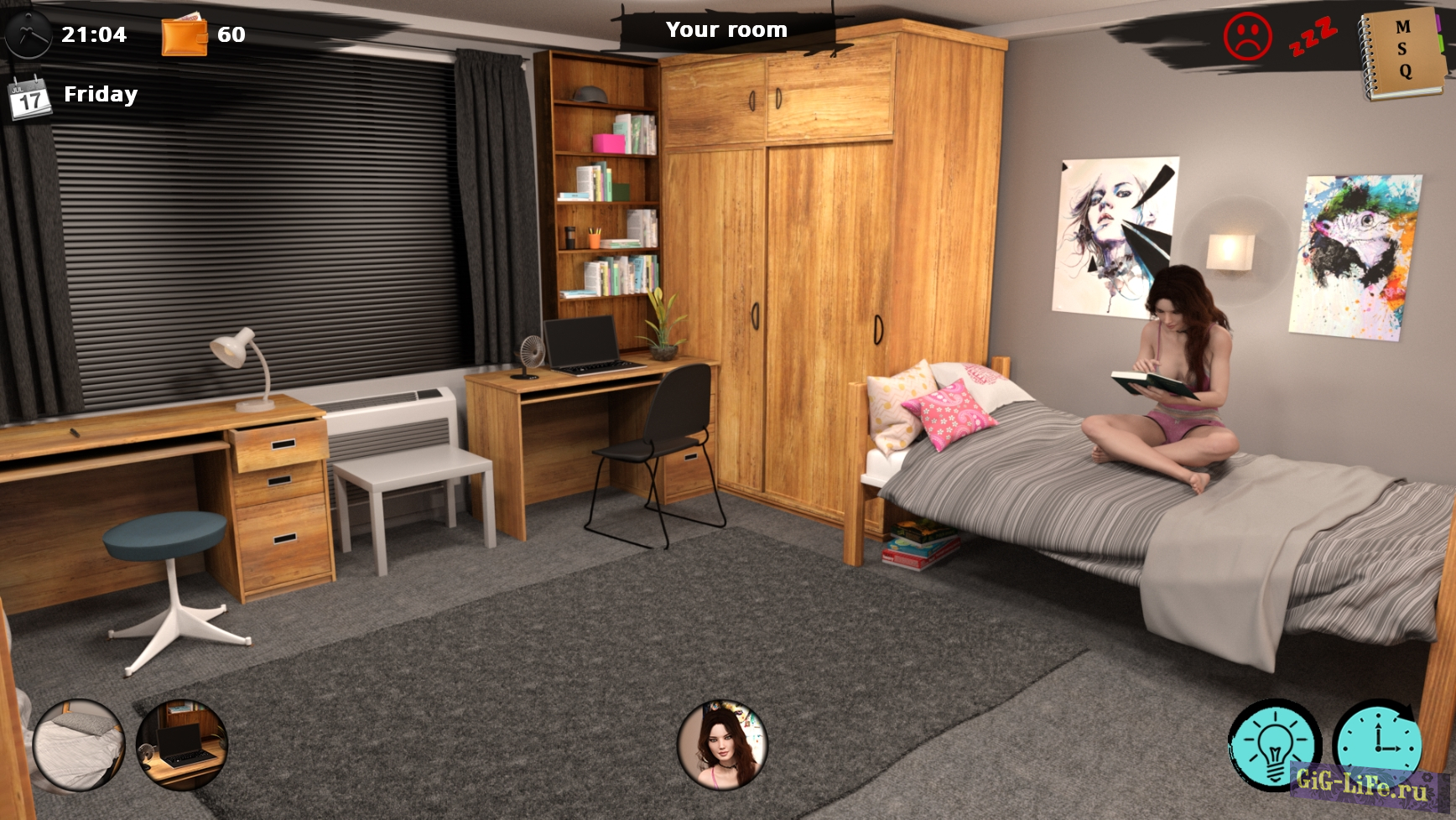Image resolution: width=1456 pixels, height=820 pixels.
Task: Open the MSQ notebook journal
Action: tap(1402, 52)
